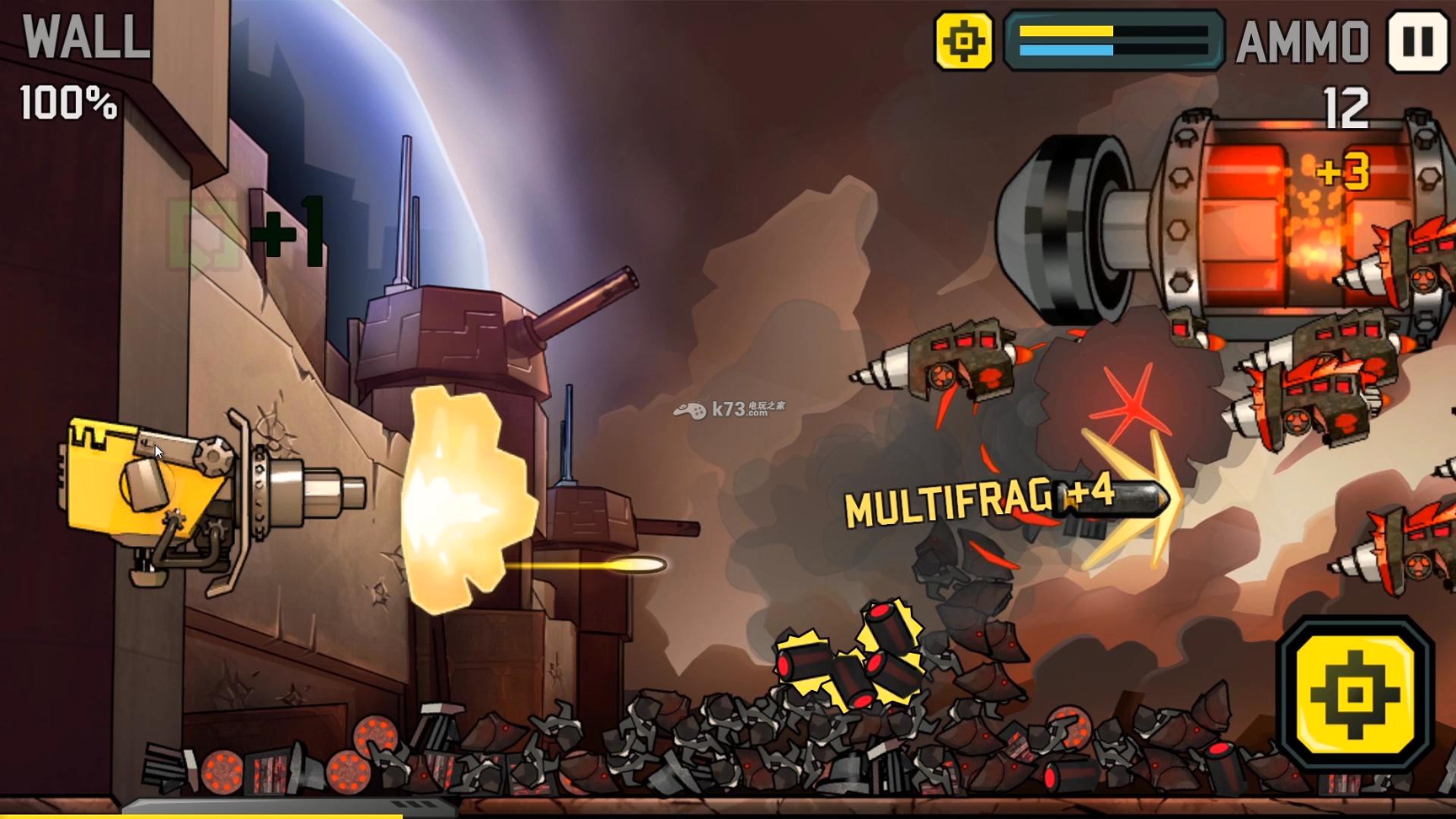The height and width of the screenshot is (819, 1456).
Task: Tap the large yellow crosshair fire button
Action: [1355, 694]
